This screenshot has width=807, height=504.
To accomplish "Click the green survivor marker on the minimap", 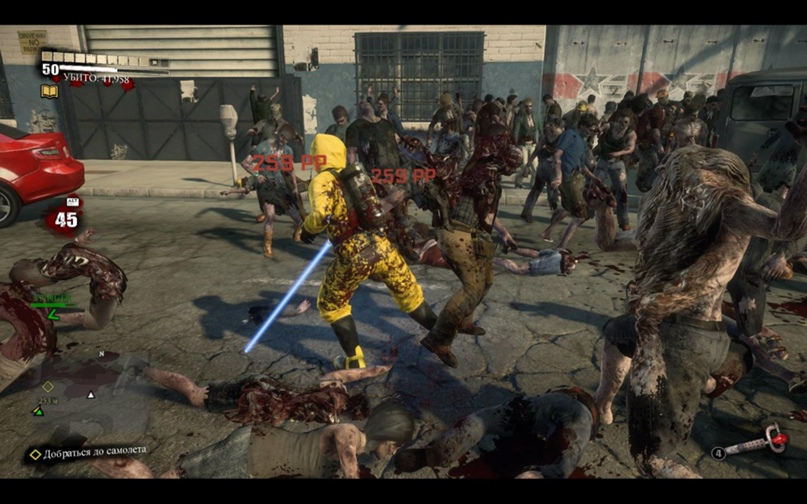I will 38,410.
